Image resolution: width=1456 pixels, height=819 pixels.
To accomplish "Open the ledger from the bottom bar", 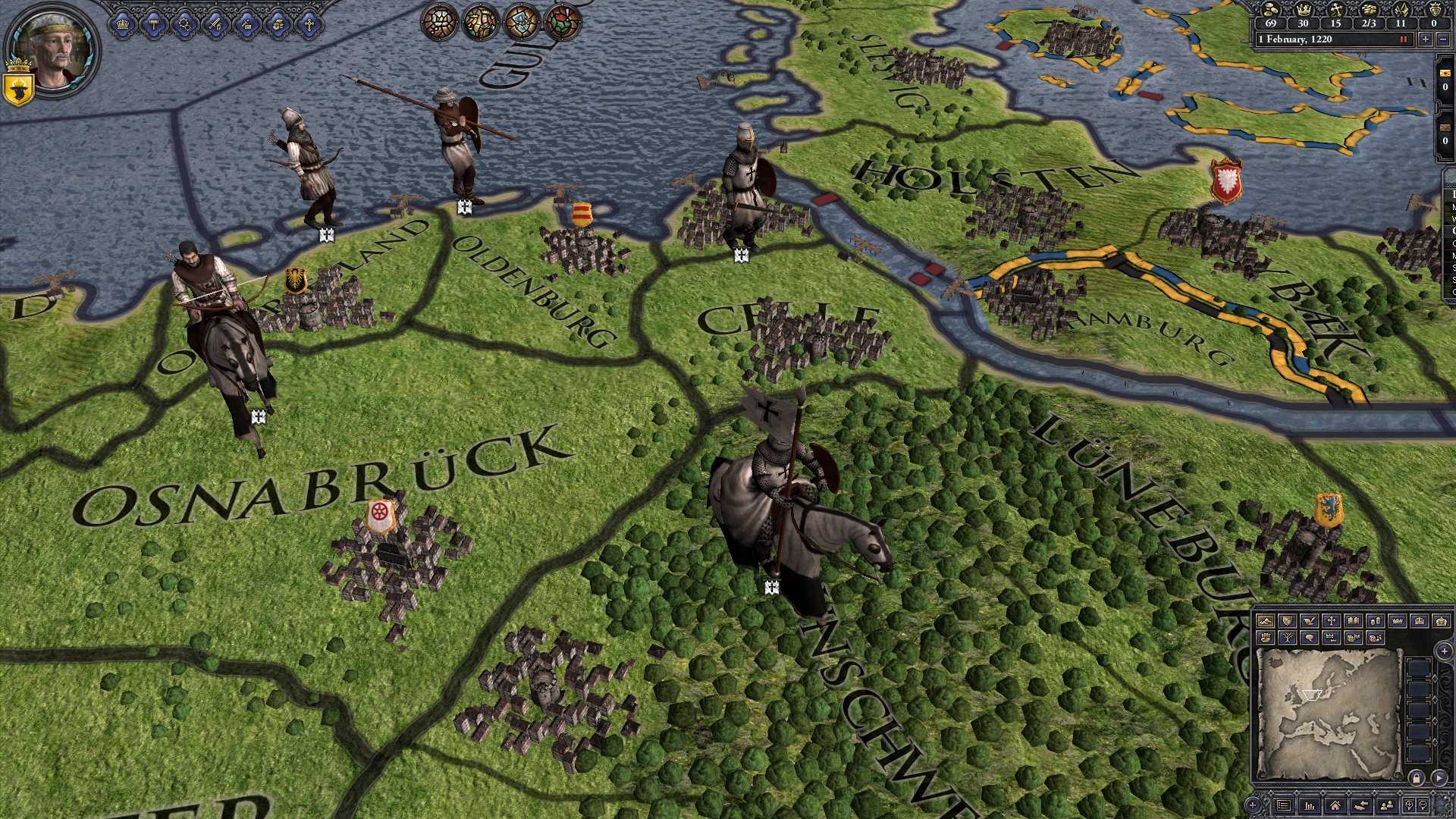I will pyautogui.click(x=1284, y=805).
